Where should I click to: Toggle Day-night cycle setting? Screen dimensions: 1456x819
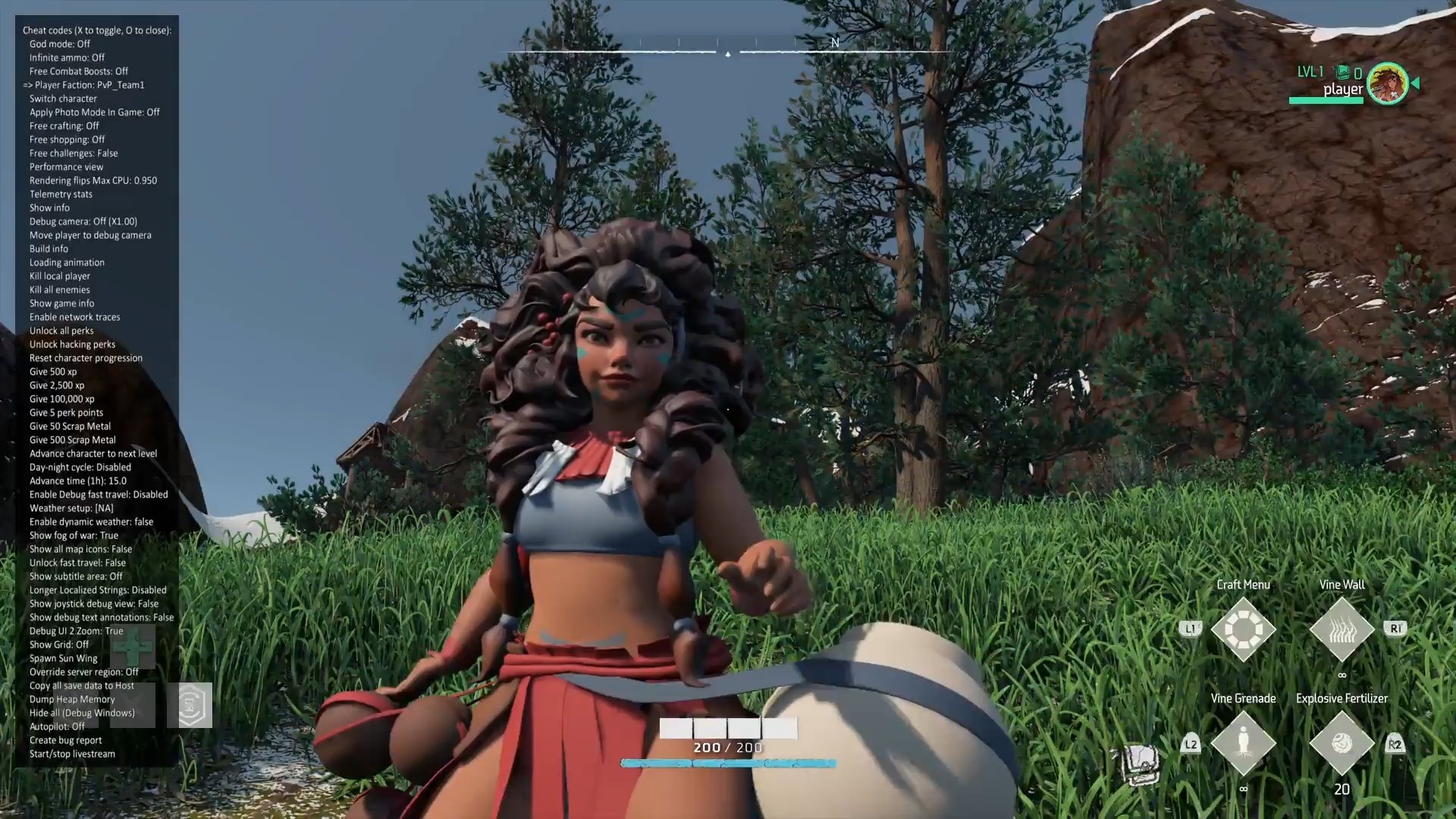80,467
